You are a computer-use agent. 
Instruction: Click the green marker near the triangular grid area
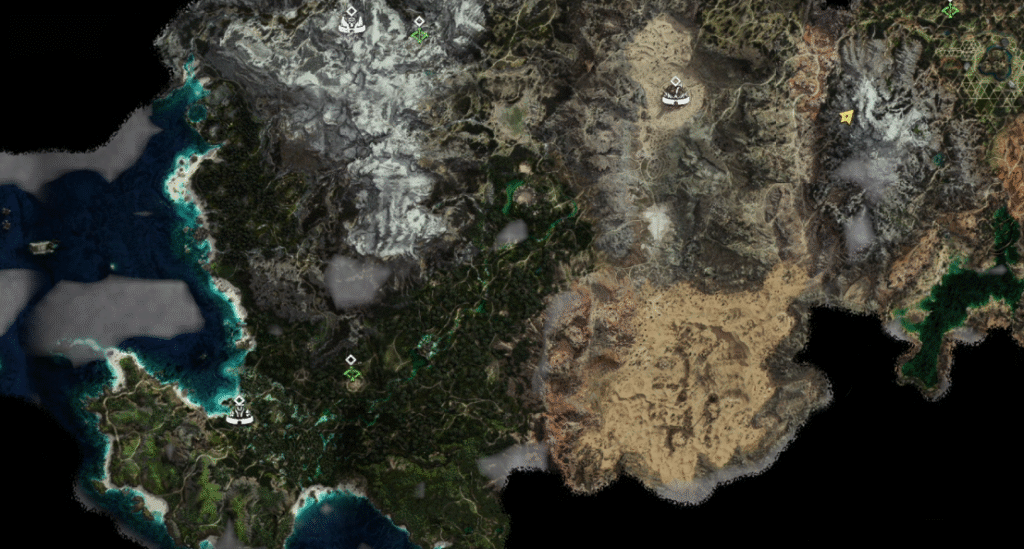(x=950, y=9)
